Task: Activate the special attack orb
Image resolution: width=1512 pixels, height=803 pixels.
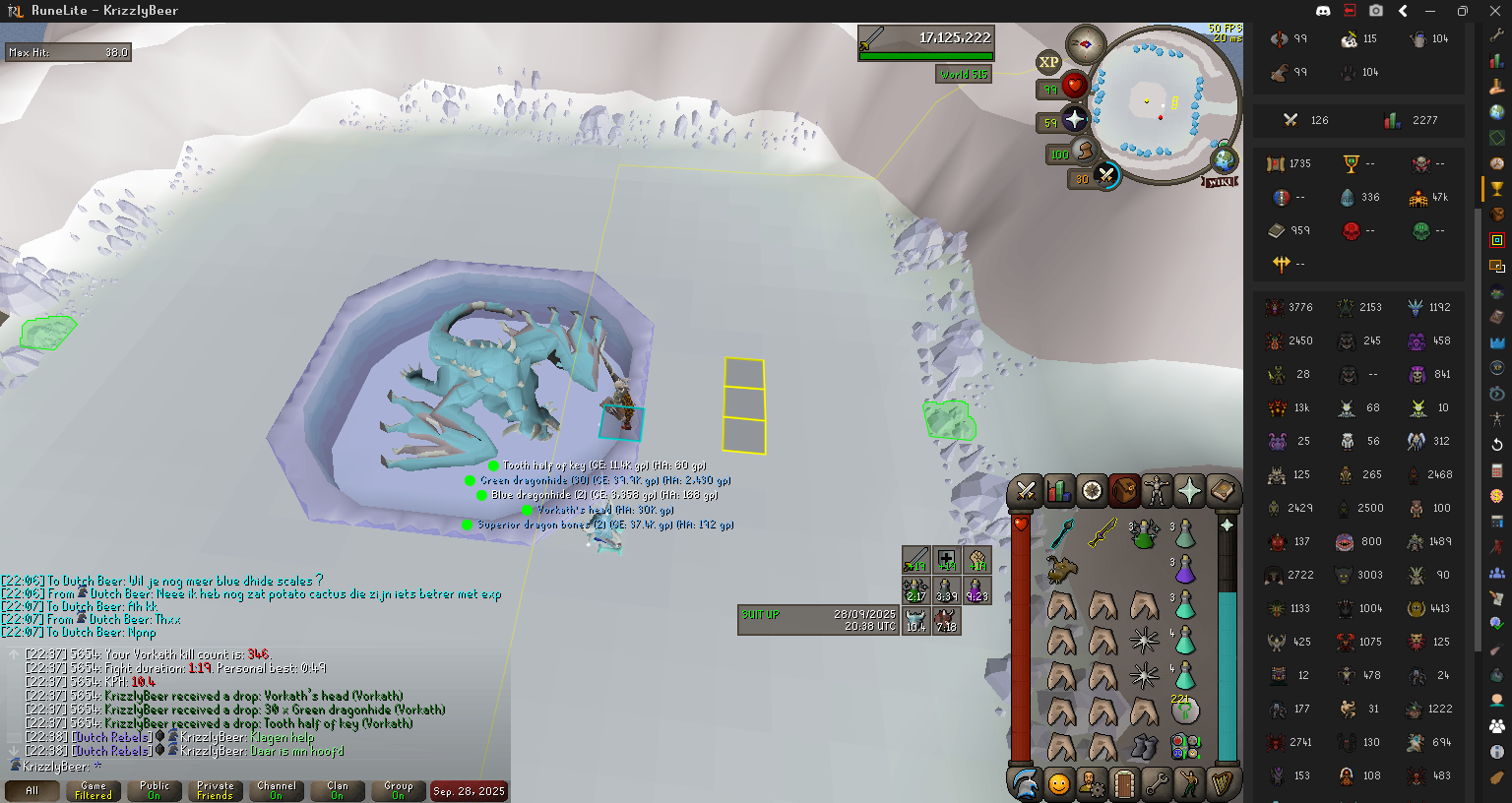Action: click(x=1106, y=176)
